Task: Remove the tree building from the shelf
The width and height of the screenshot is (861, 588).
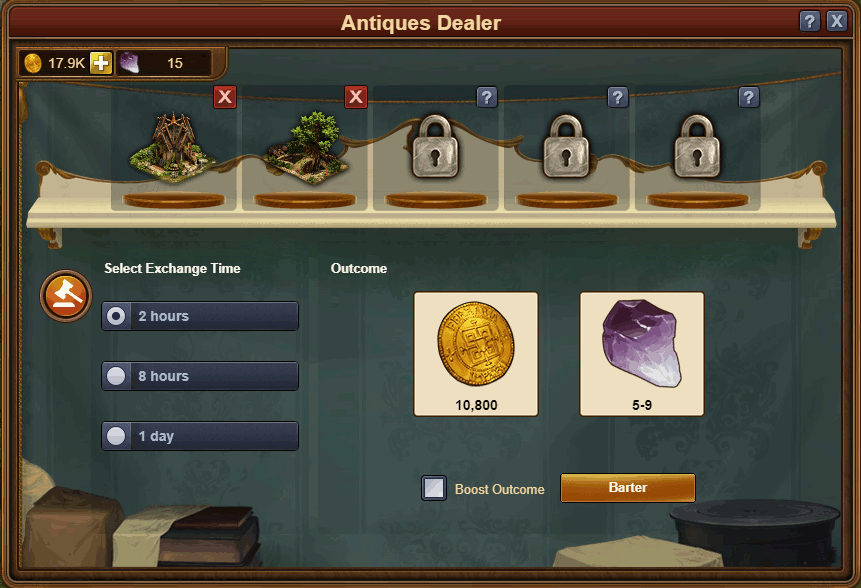Action: 356,97
